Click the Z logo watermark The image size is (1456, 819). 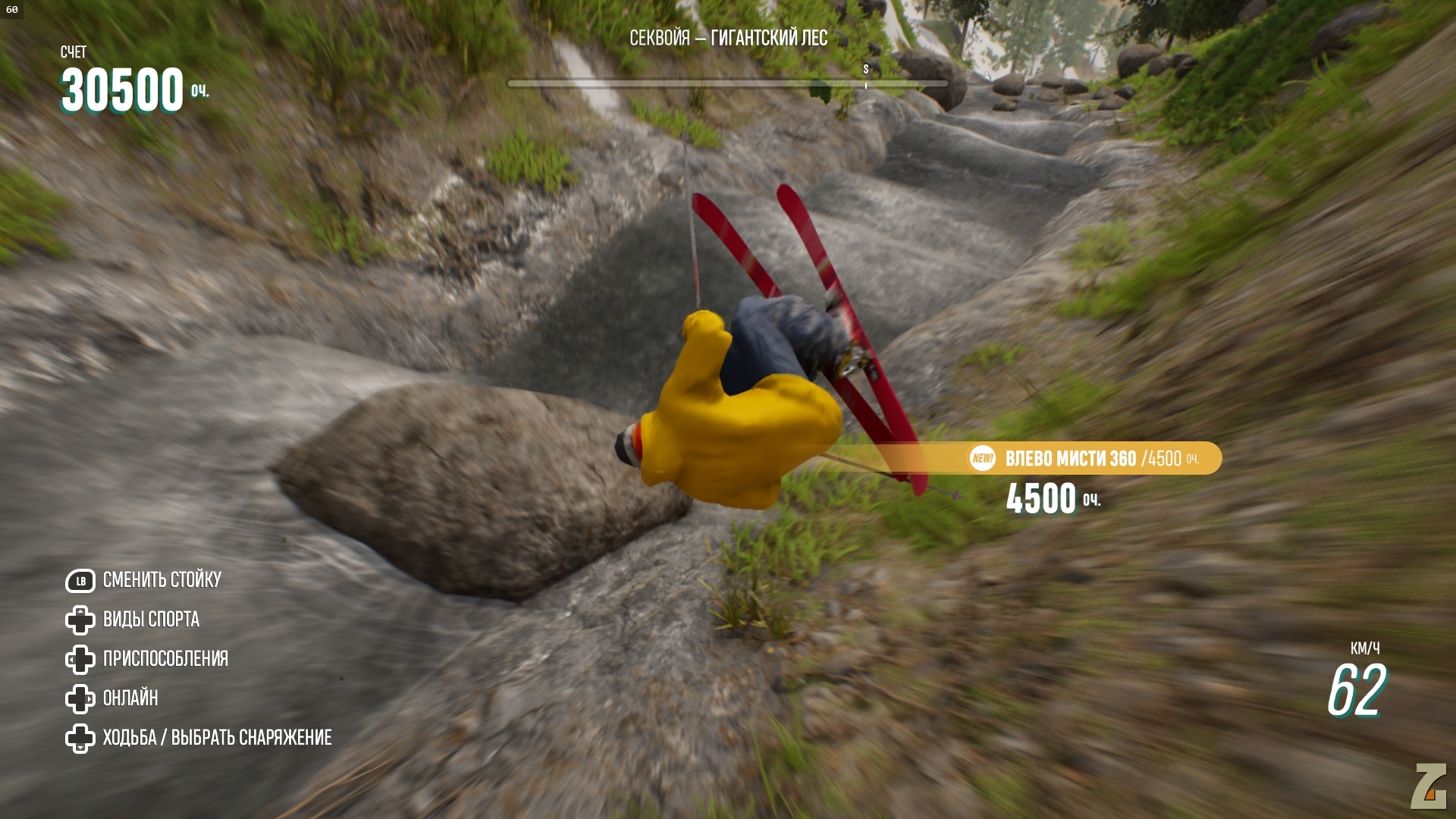coord(1429,786)
